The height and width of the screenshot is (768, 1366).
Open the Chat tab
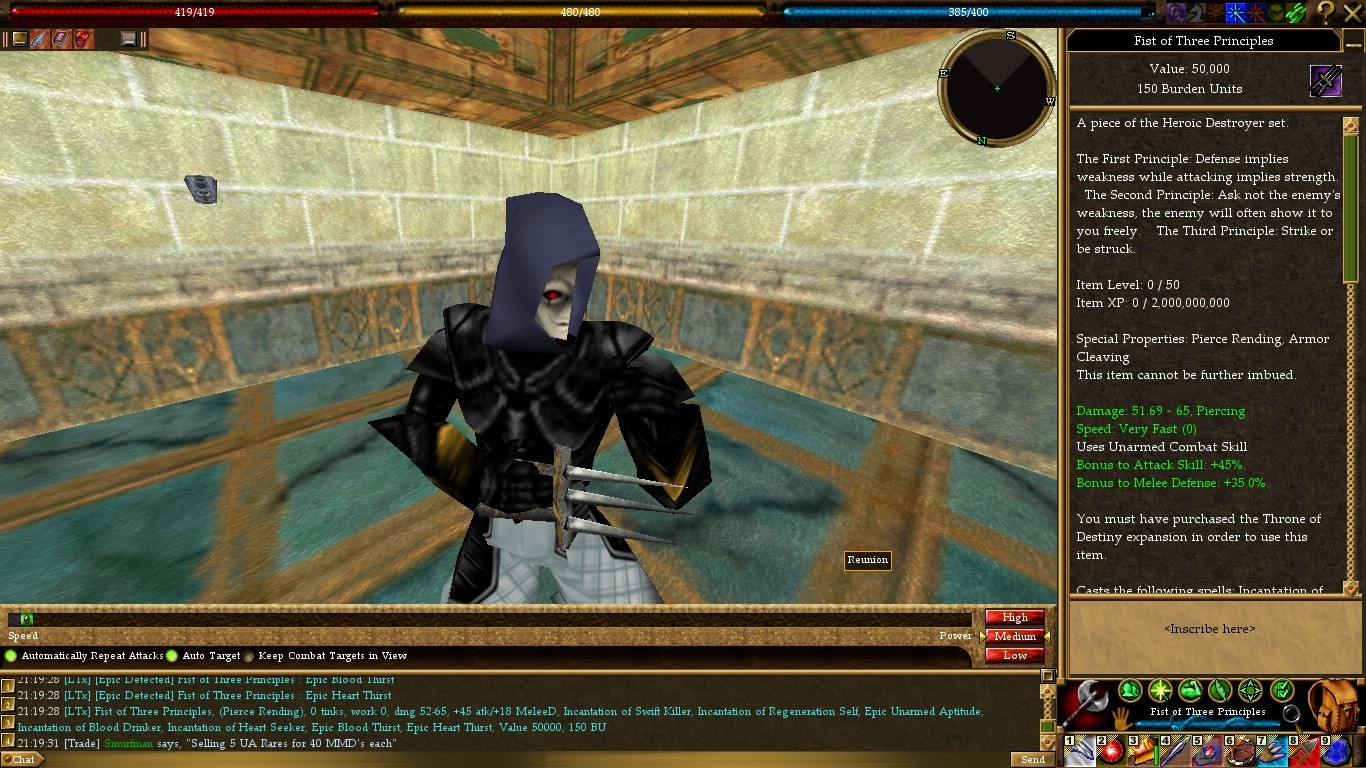coord(23,759)
